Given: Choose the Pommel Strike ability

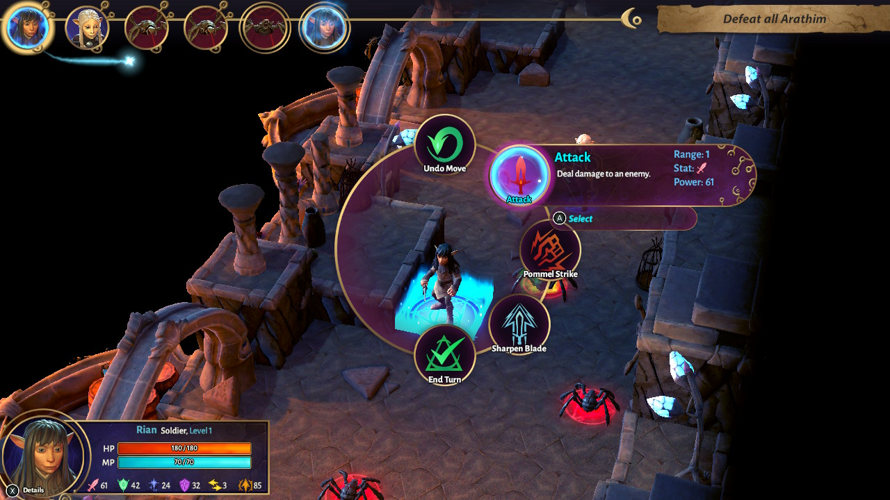Looking at the screenshot, I should coord(550,248).
